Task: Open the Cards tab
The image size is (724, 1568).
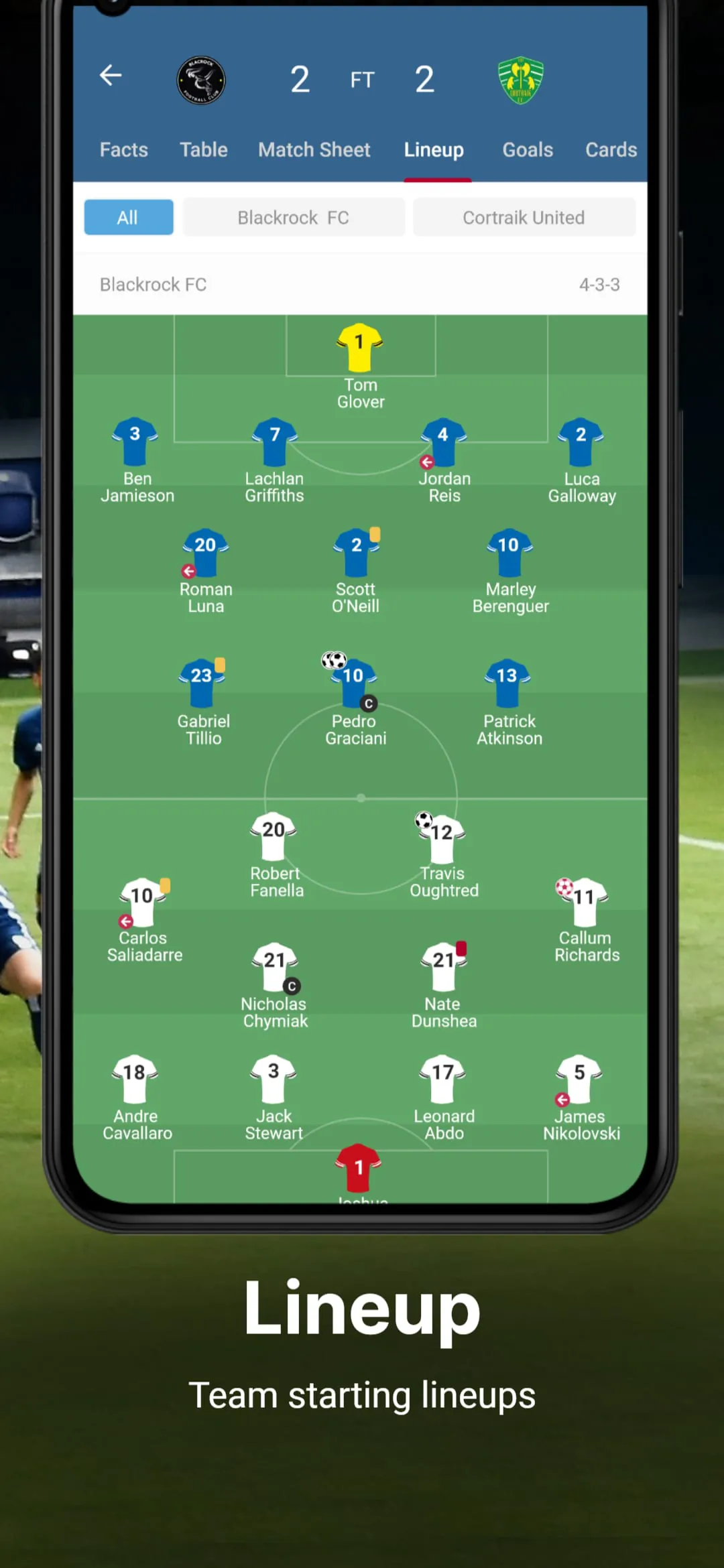Action: tap(611, 149)
